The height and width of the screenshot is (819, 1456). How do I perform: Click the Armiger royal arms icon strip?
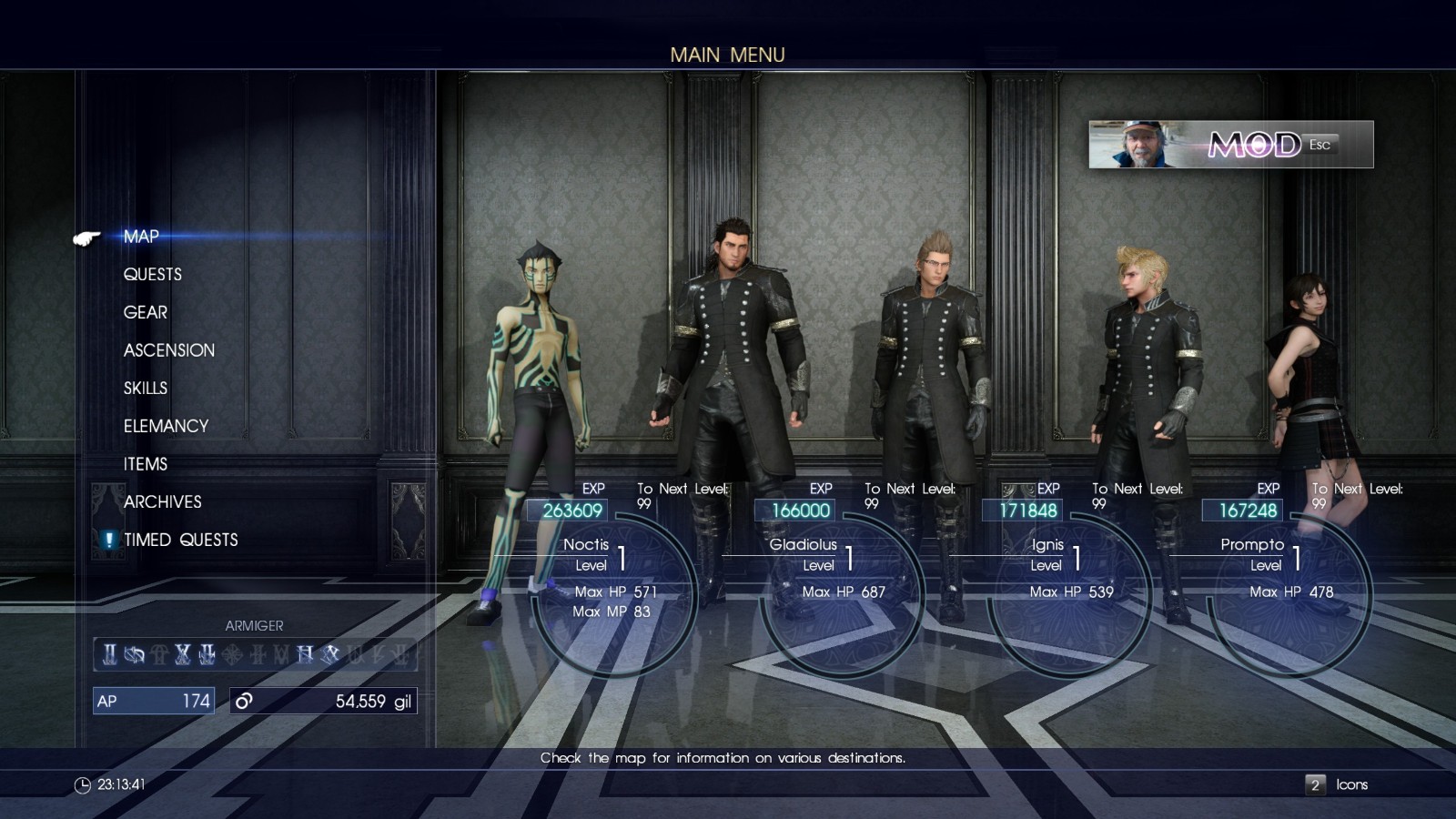[x=255, y=654]
